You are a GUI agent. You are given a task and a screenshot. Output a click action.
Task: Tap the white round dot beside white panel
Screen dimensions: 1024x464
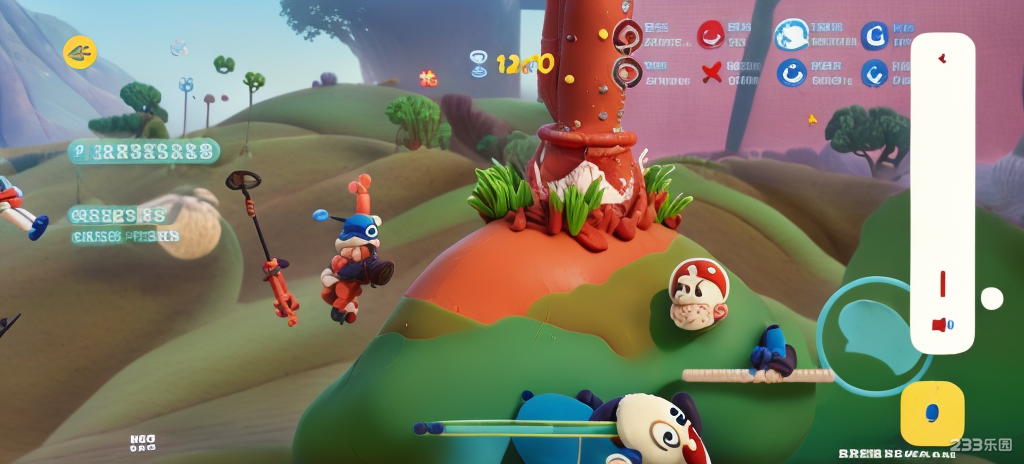pos(991,298)
